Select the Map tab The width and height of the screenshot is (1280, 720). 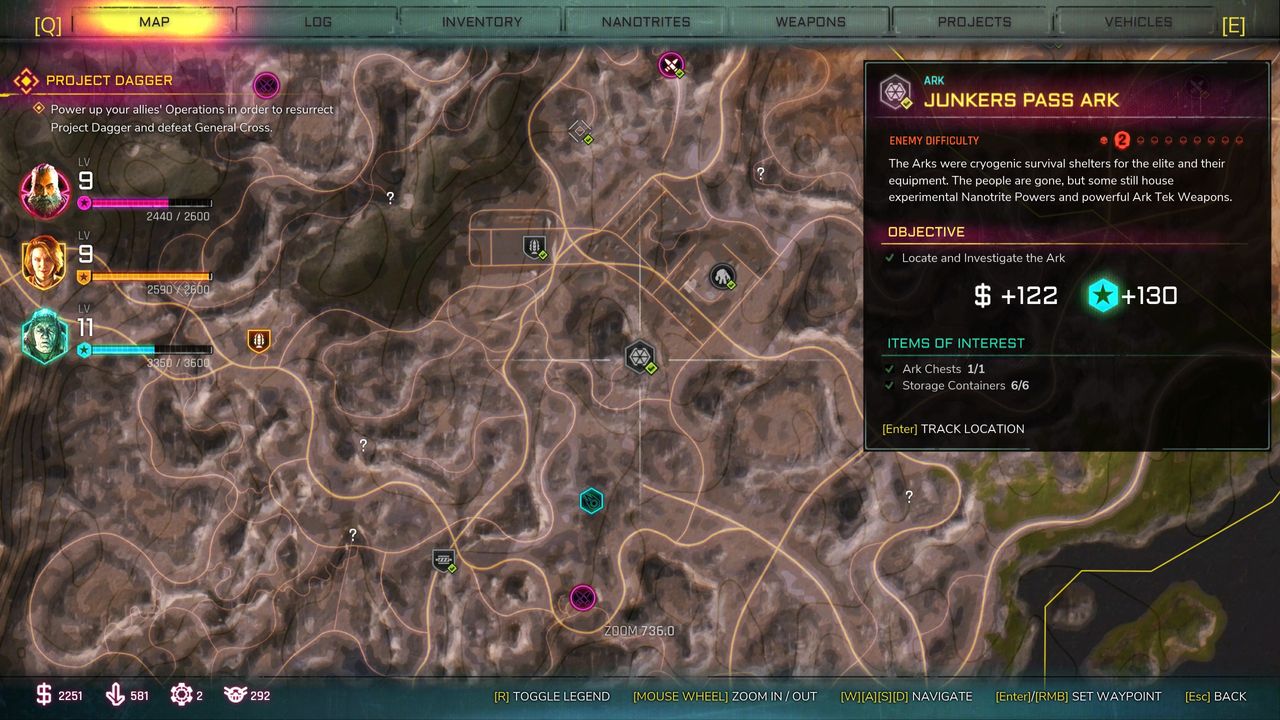click(153, 21)
